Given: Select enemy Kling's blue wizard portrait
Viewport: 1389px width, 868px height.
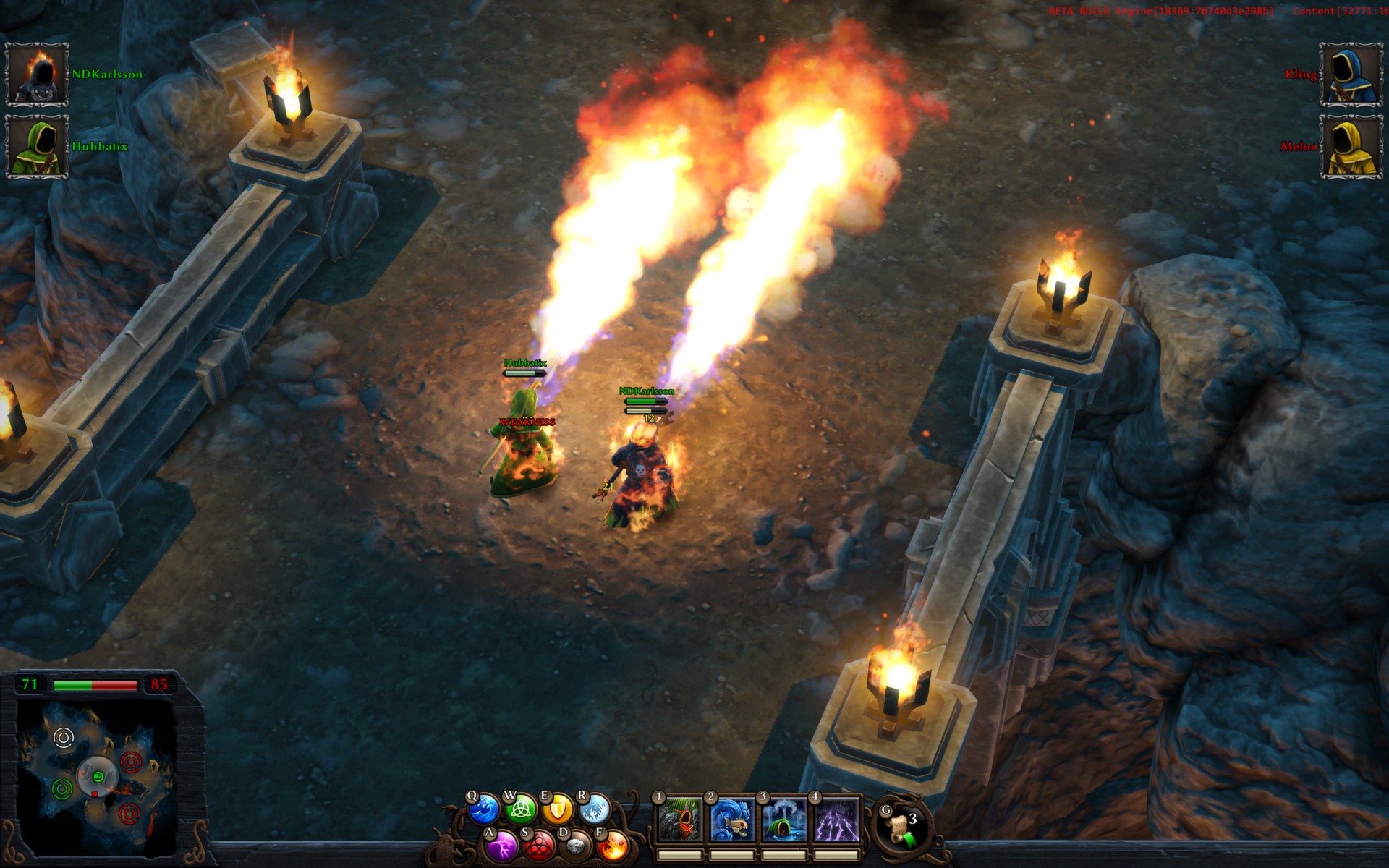Looking at the screenshot, I should tap(1351, 75).
